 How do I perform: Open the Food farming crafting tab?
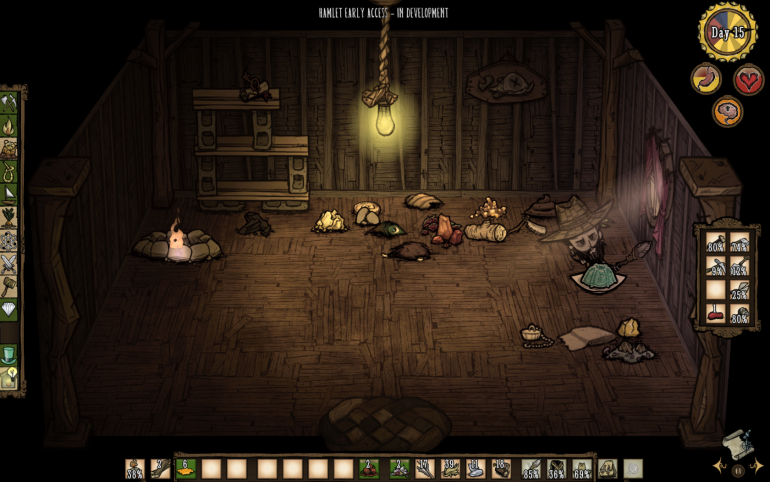(9, 217)
